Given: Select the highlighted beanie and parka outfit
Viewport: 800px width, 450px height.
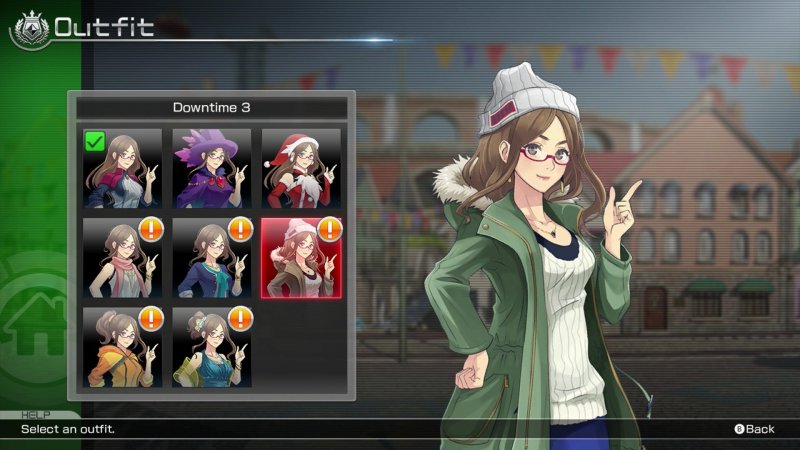Looking at the screenshot, I should coord(301,257).
